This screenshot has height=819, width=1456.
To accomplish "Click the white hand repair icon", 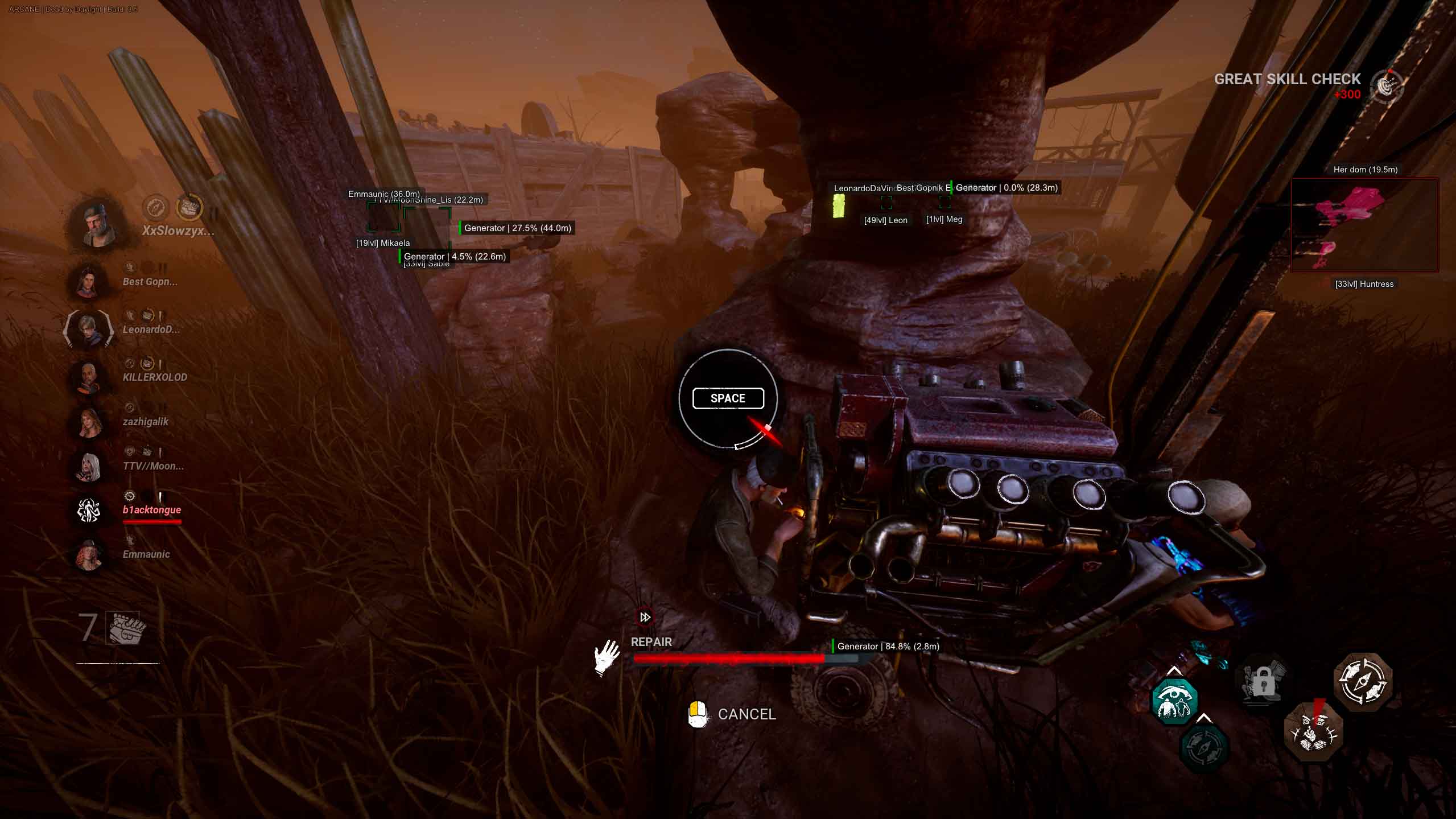I will pyautogui.click(x=607, y=657).
